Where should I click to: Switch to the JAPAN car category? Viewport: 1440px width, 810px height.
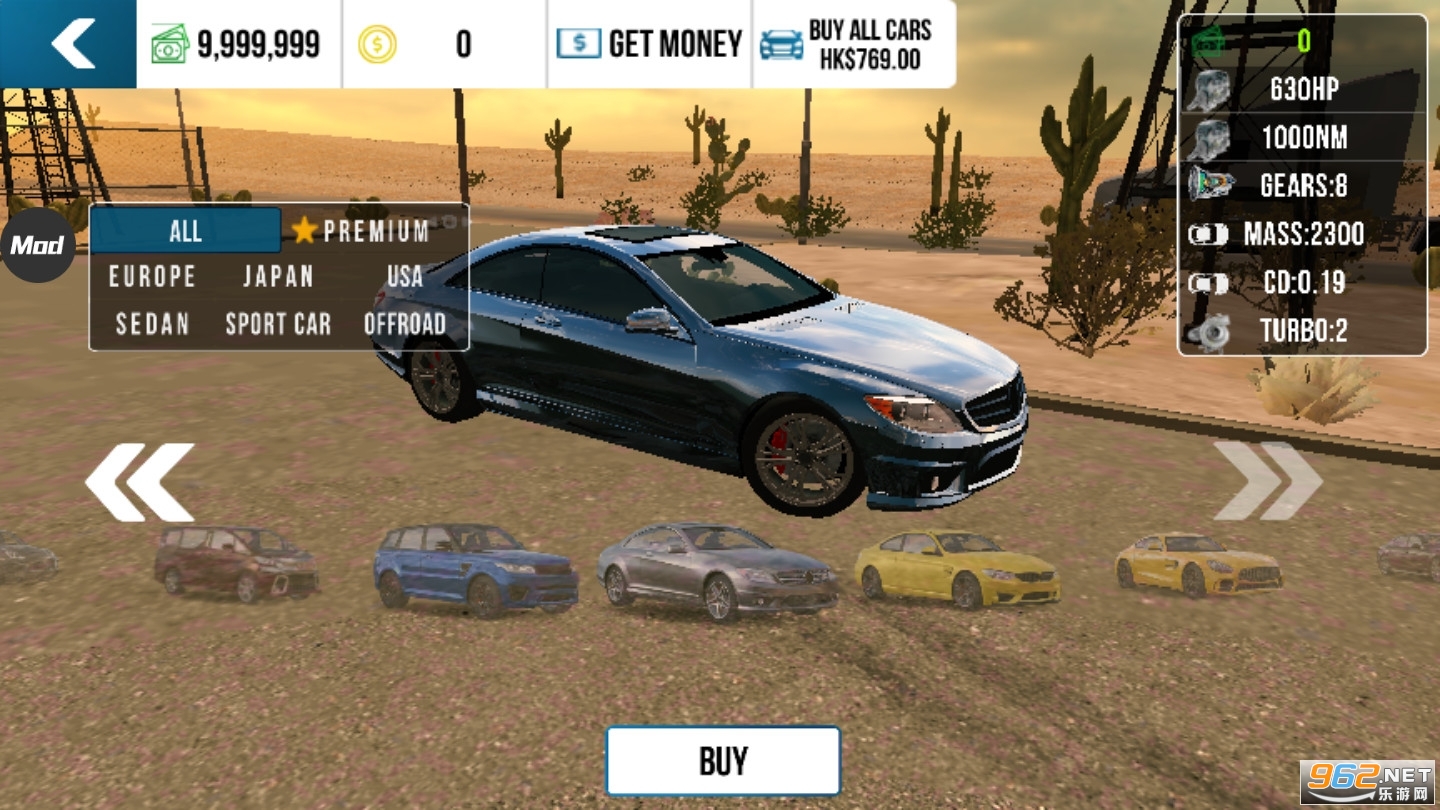point(278,277)
